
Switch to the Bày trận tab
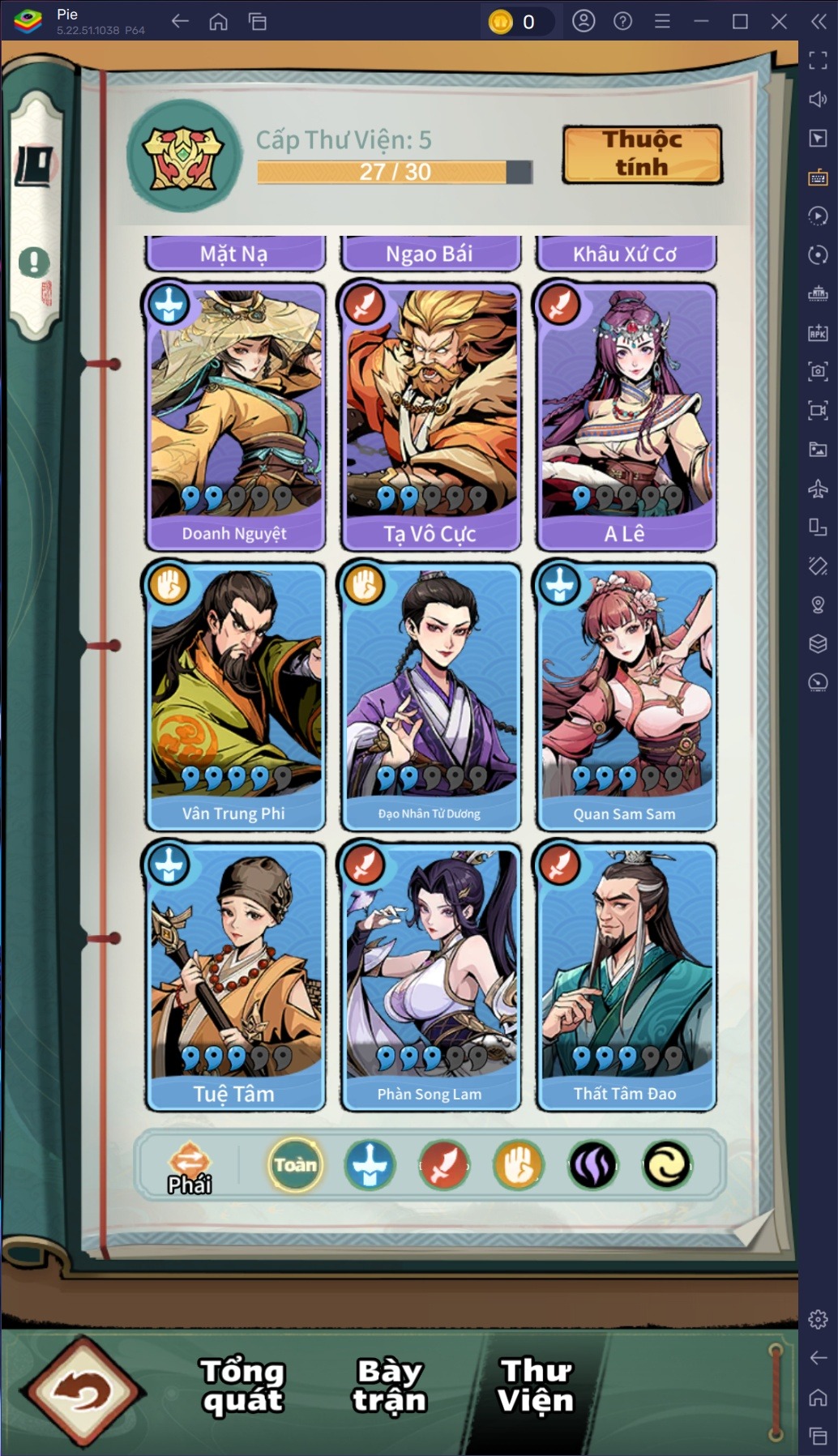pos(390,1386)
